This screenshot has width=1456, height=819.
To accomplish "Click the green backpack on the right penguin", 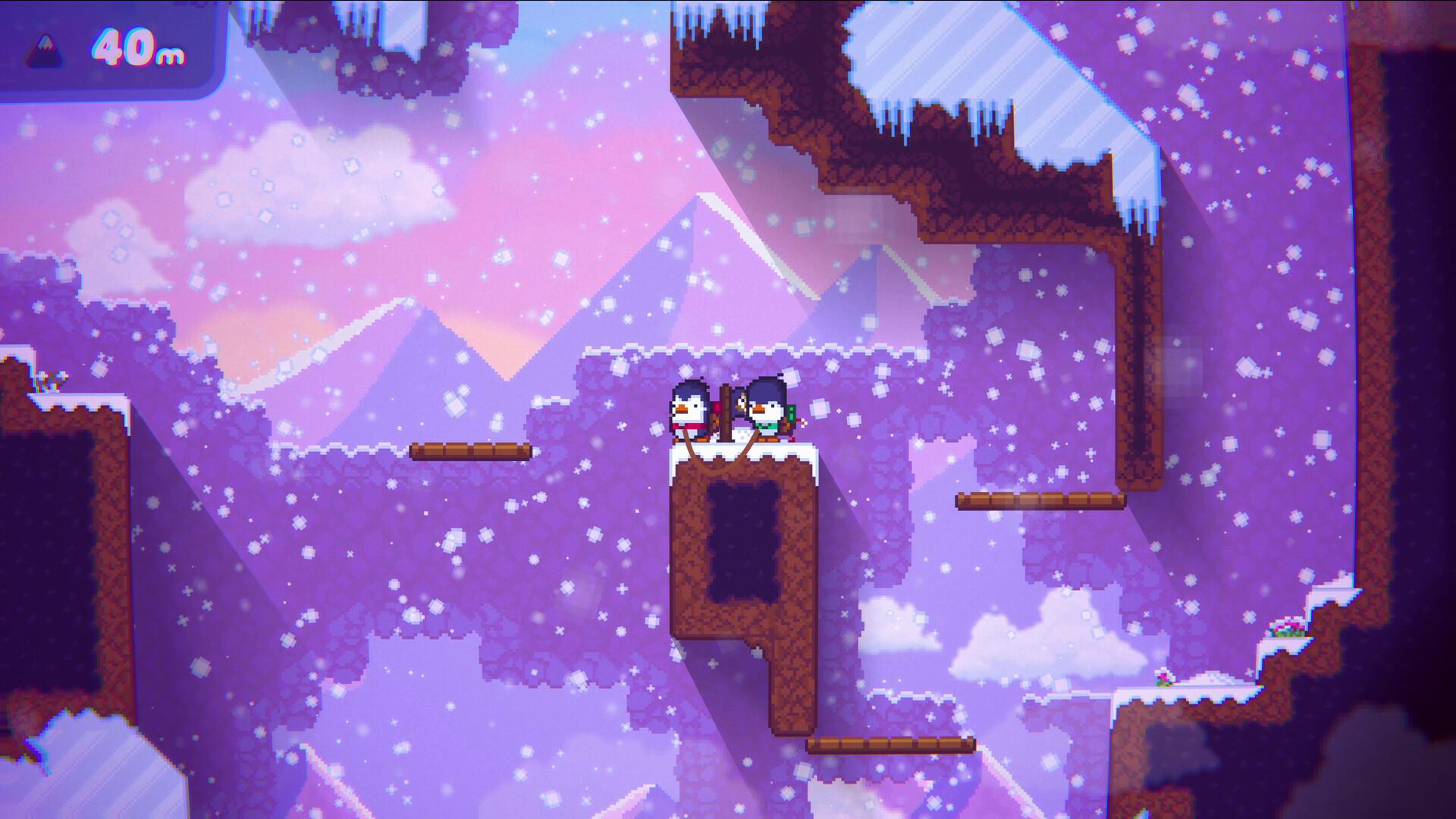I will point(790,414).
